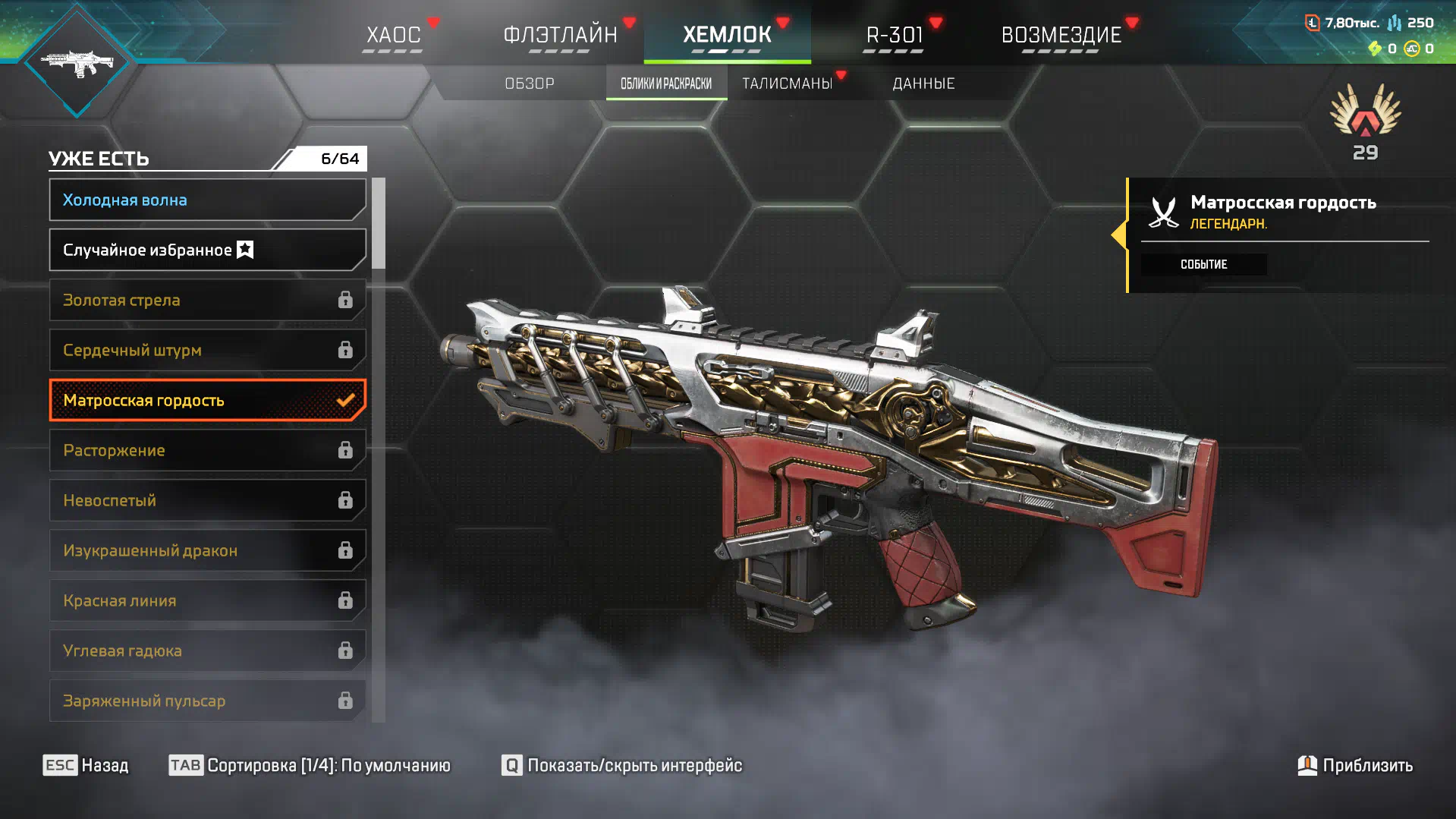
Task: Choose the Случайное избранное option
Action: [207, 250]
